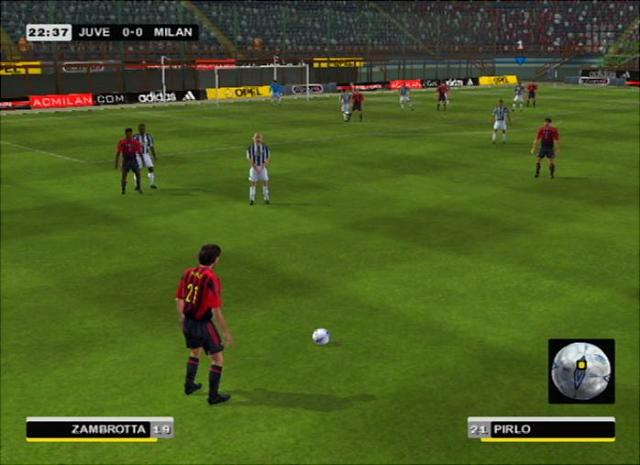Select the Zambrotta 19 player name panel
The height and width of the screenshot is (465, 640).
click(x=99, y=429)
